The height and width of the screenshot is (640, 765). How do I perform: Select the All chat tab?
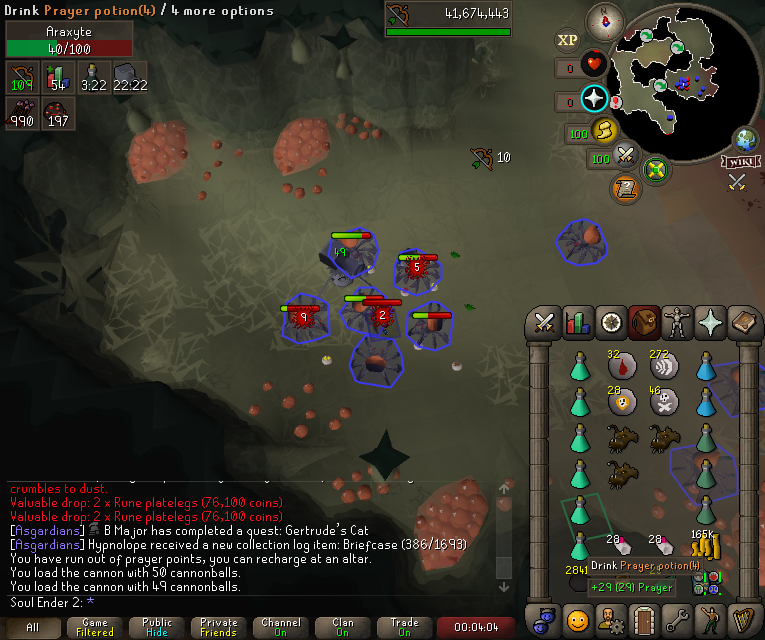pos(33,627)
